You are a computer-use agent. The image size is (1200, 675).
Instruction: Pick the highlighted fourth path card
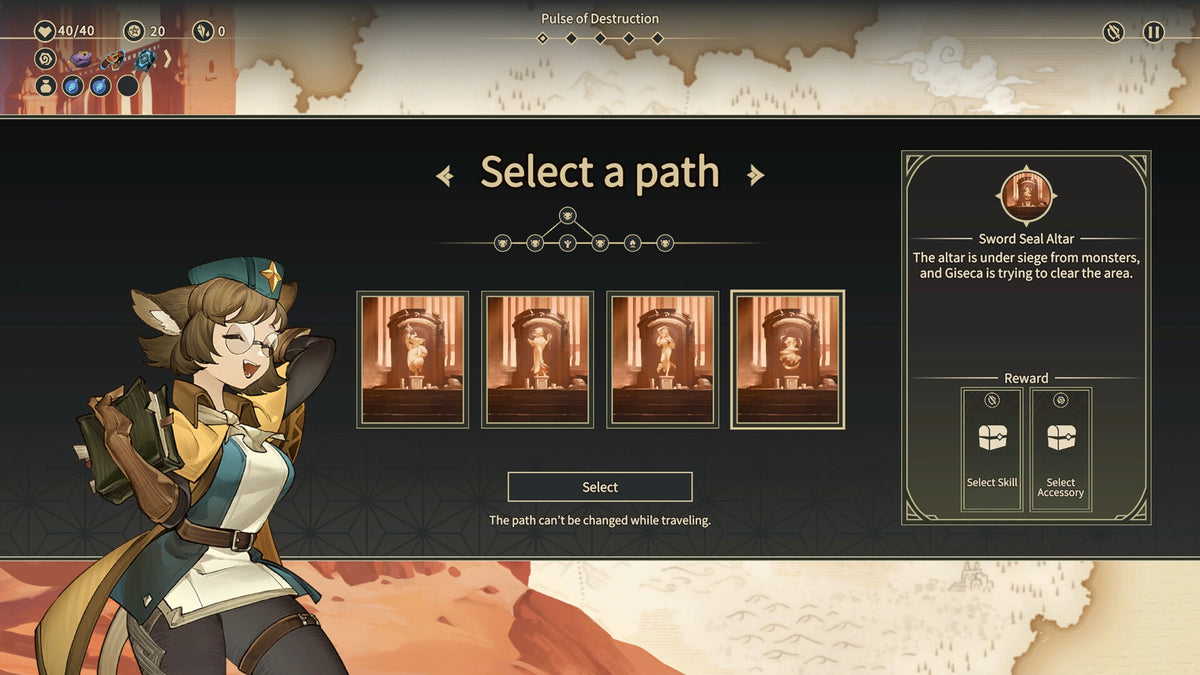(788, 360)
